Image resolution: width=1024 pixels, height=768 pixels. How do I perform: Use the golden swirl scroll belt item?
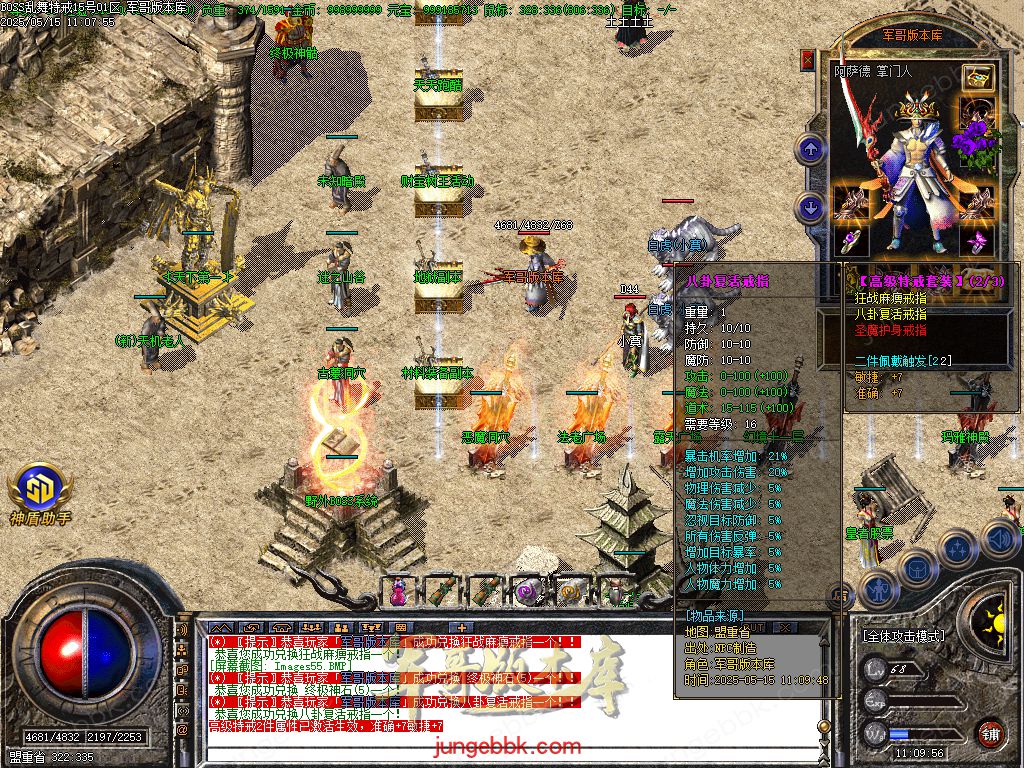[571, 591]
